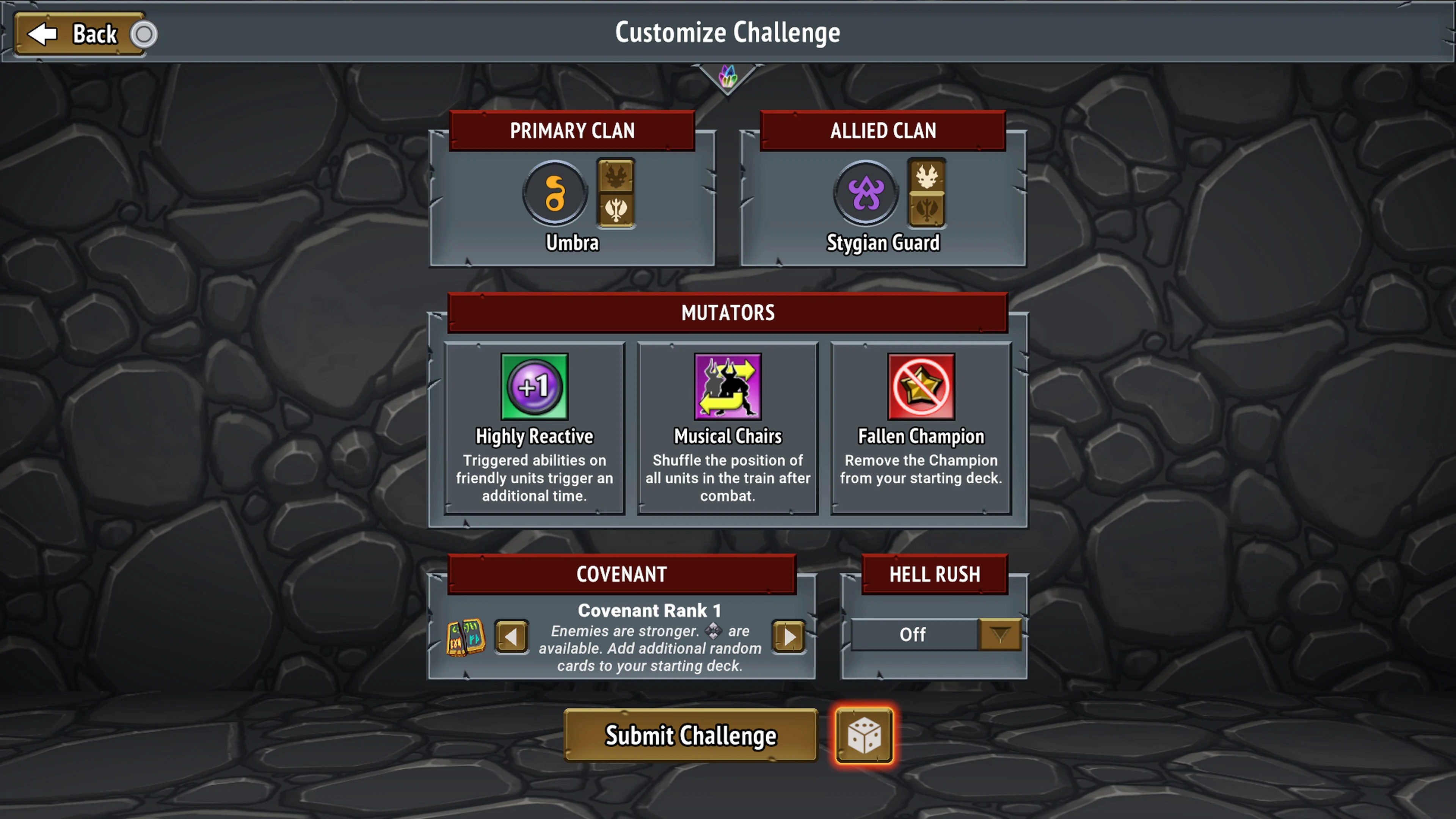Click the left arrow to lower Covenant rank

tap(511, 637)
